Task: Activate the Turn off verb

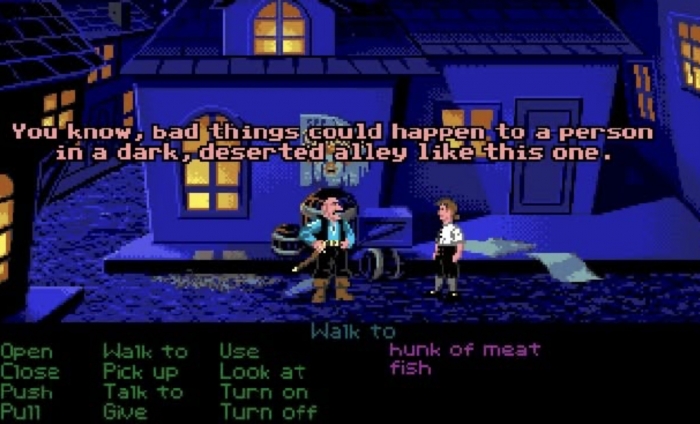Action: pos(268,412)
